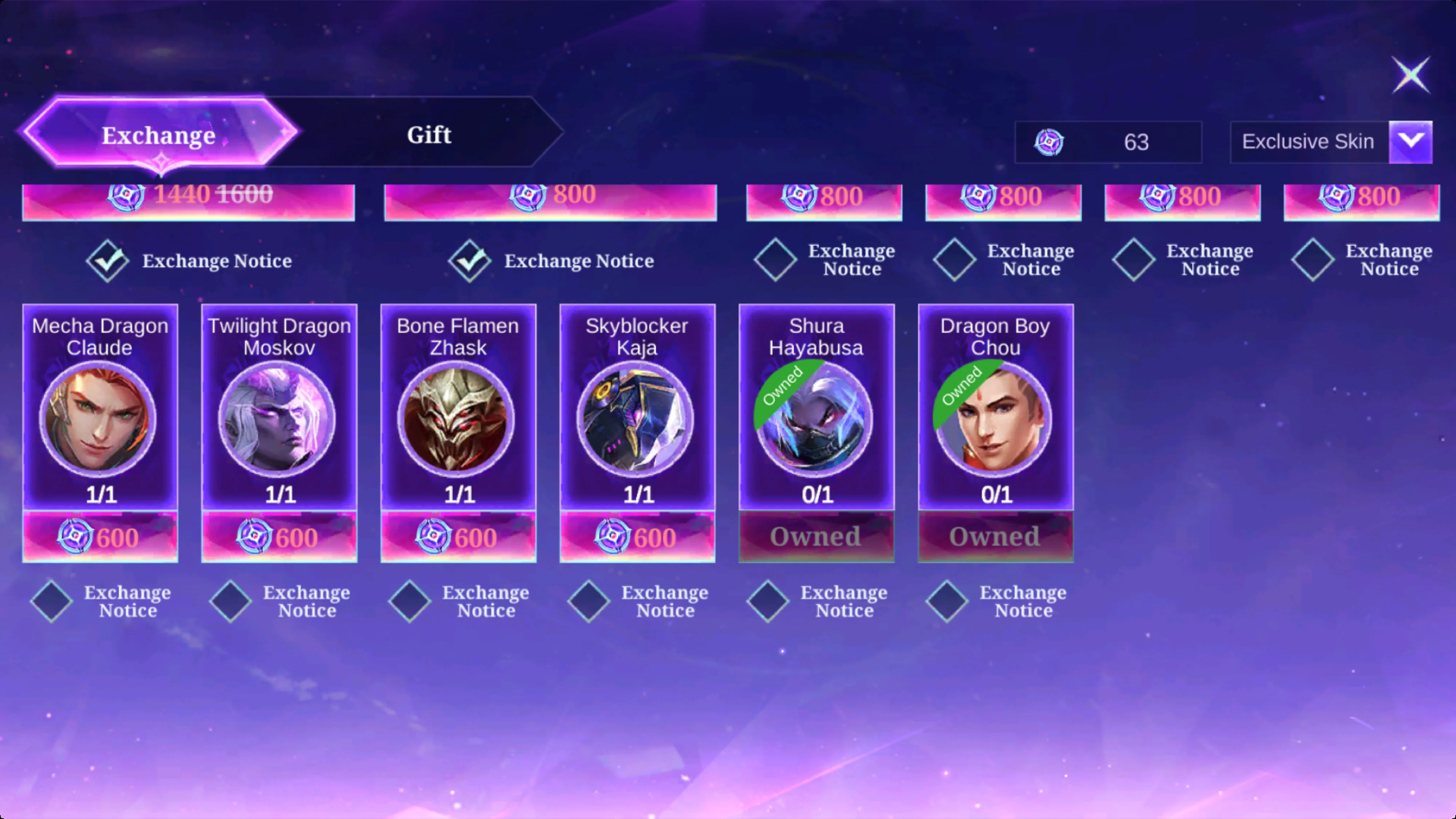Exchange 600 tokens for Twilight Dragon Moskov
The height and width of the screenshot is (819, 1456).
pyautogui.click(x=279, y=537)
